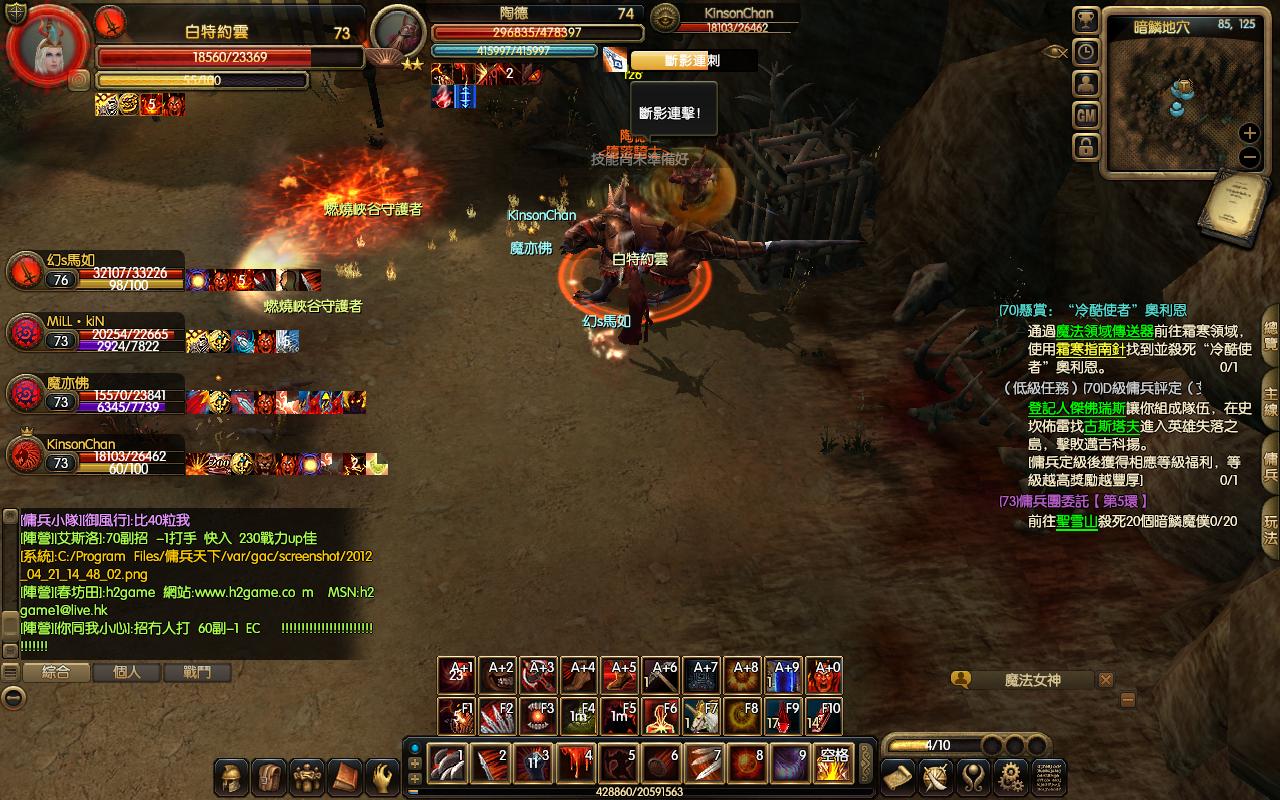1280x800 pixels.
Task: Select the 綜合 chat tab
Action: point(56,672)
